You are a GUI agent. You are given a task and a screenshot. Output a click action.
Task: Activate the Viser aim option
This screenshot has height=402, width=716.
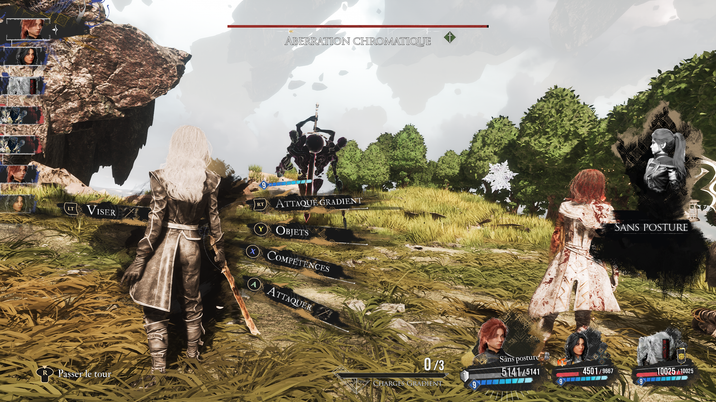(101, 209)
